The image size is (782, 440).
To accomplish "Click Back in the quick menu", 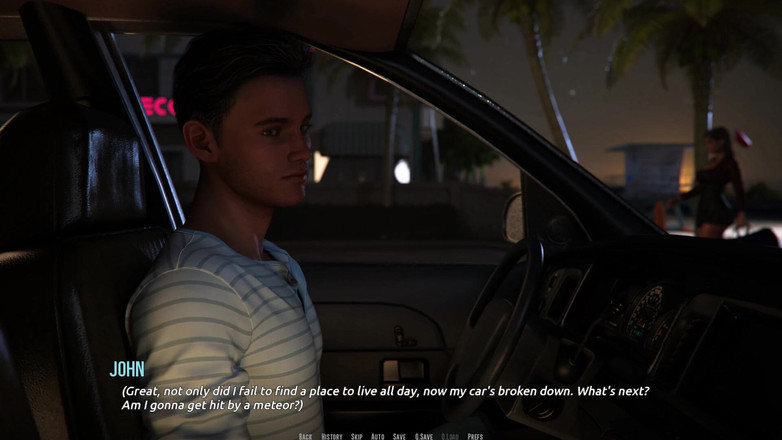I will tap(306, 436).
